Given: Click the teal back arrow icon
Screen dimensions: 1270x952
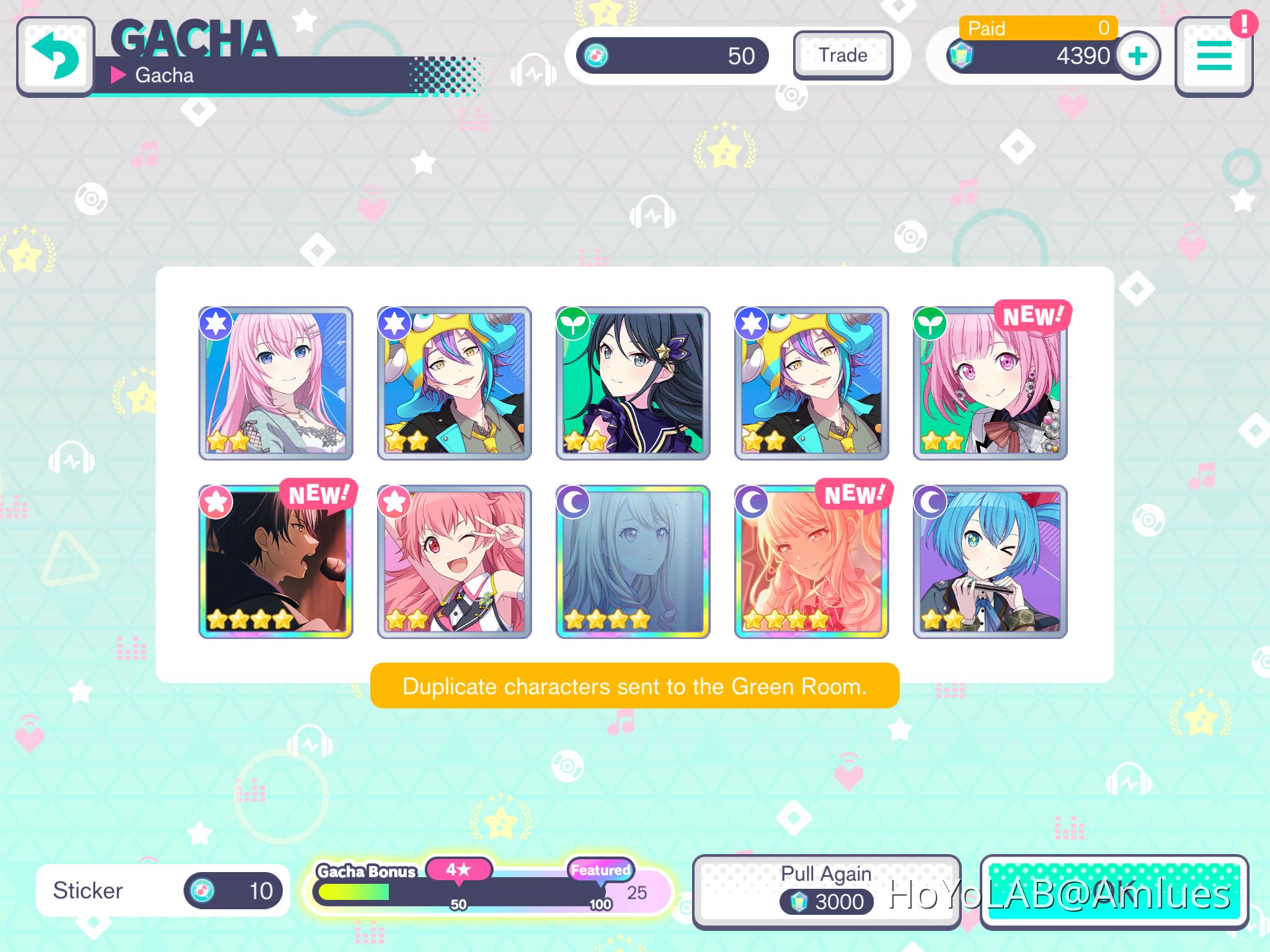Looking at the screenshot, I should pyautogui.click(x=56, y=56).
